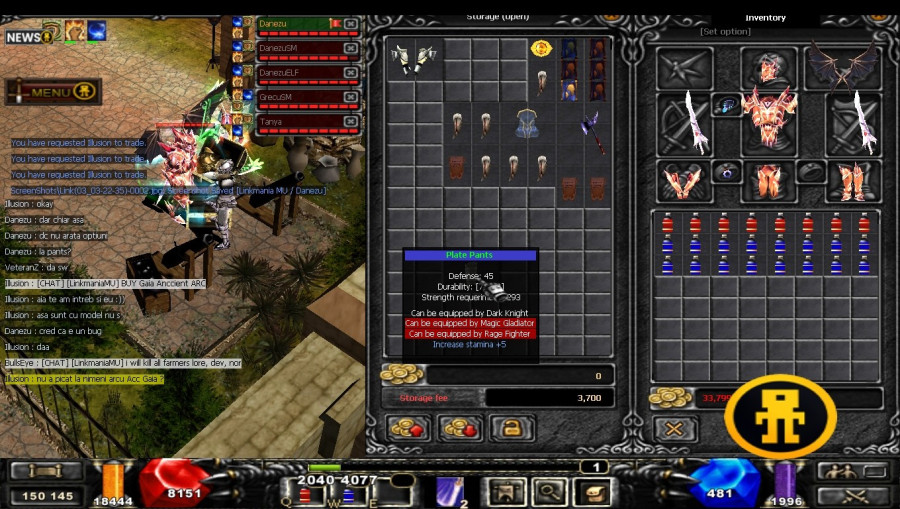The image size is (900, 509).
Task: Click the crossed swords button
Action: 852,495
